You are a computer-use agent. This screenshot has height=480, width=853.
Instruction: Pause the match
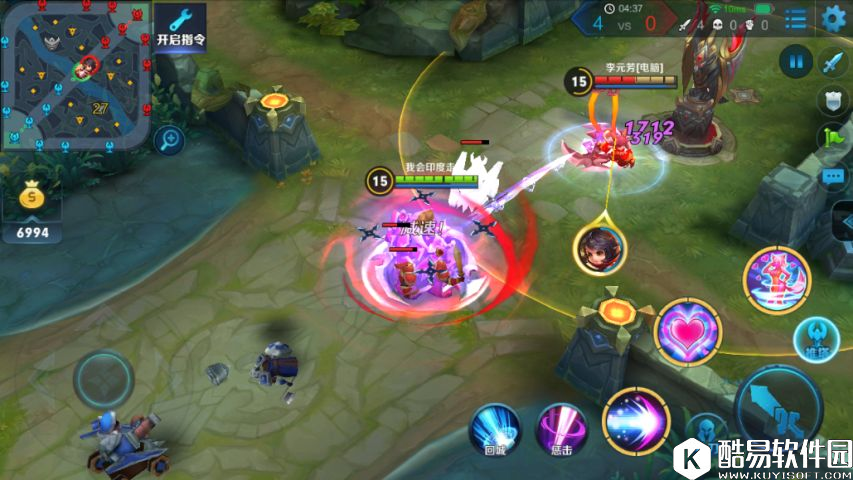pyautogui.click(x=796, y=62)
